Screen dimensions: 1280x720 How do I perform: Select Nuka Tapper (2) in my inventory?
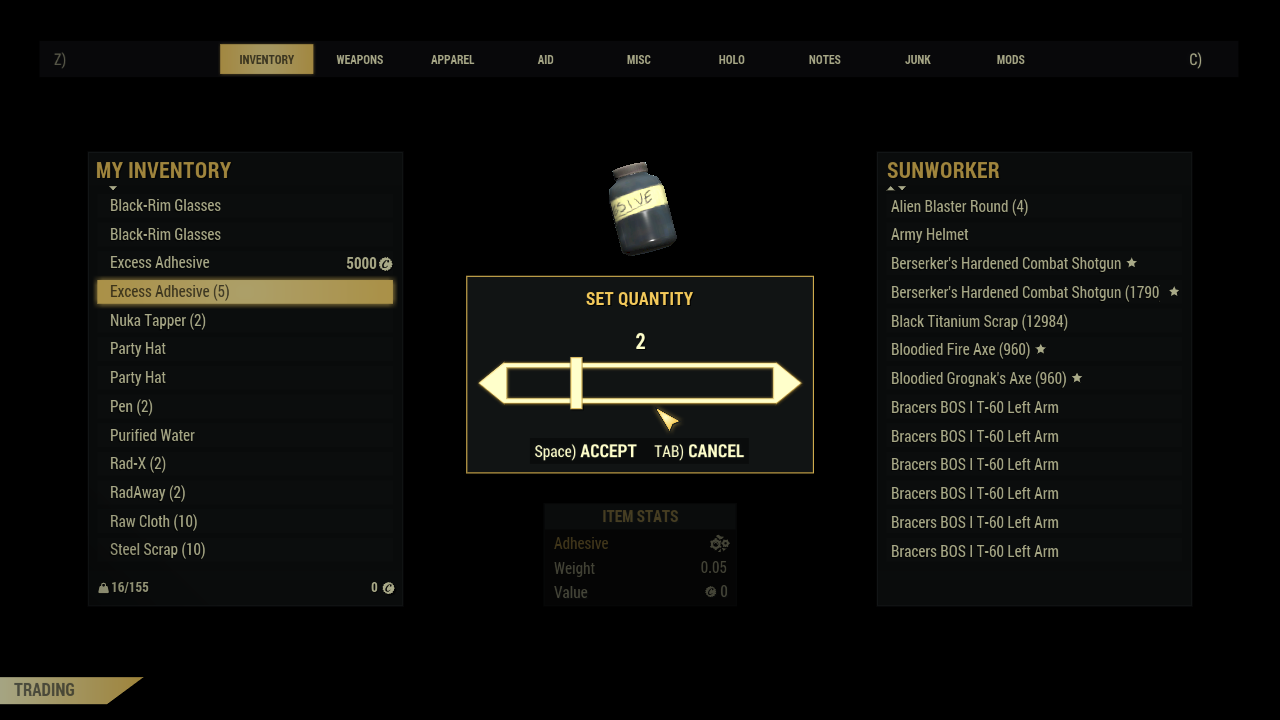(158, 320)
